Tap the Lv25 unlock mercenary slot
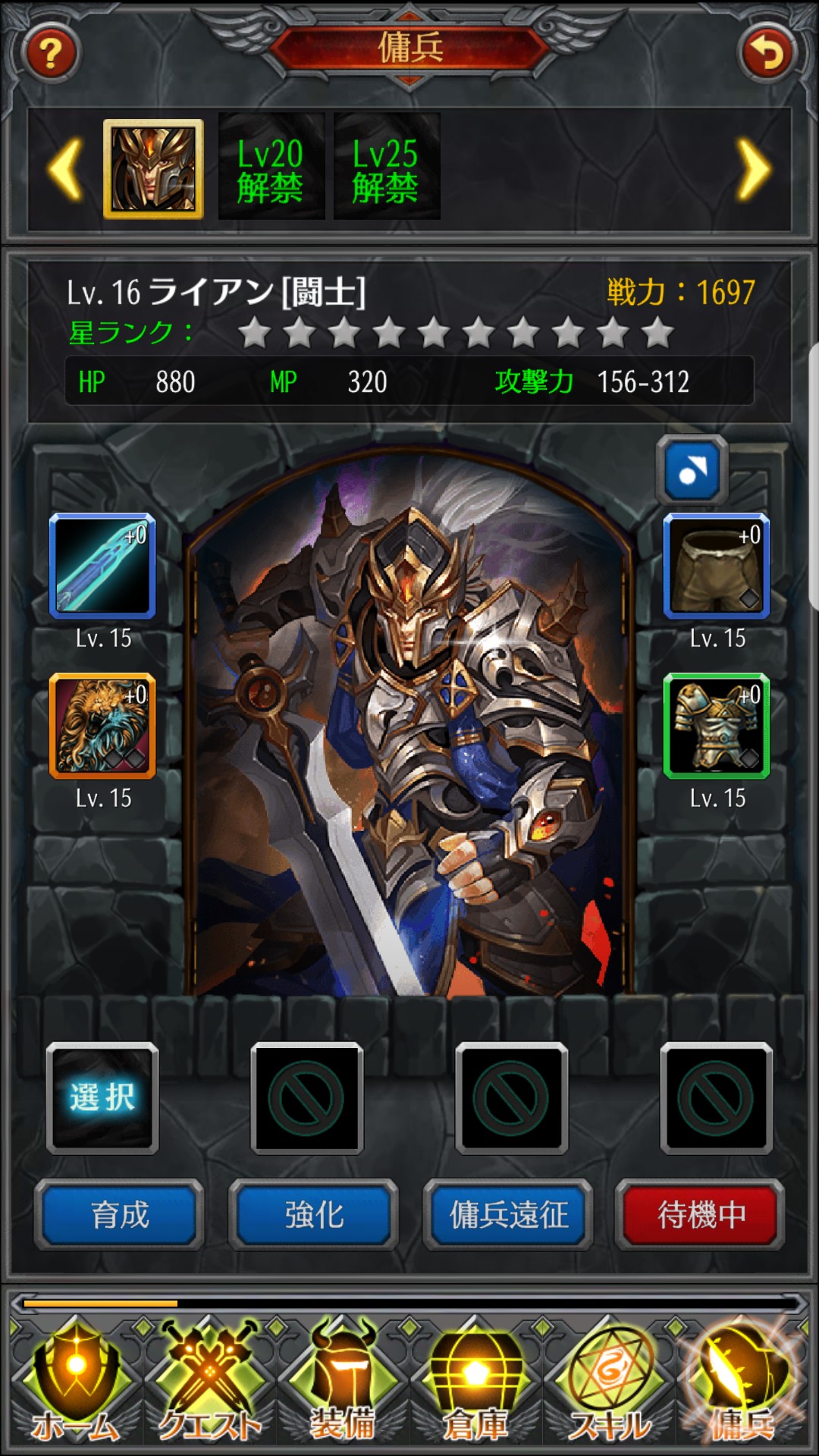 click(x=386, y=168)
